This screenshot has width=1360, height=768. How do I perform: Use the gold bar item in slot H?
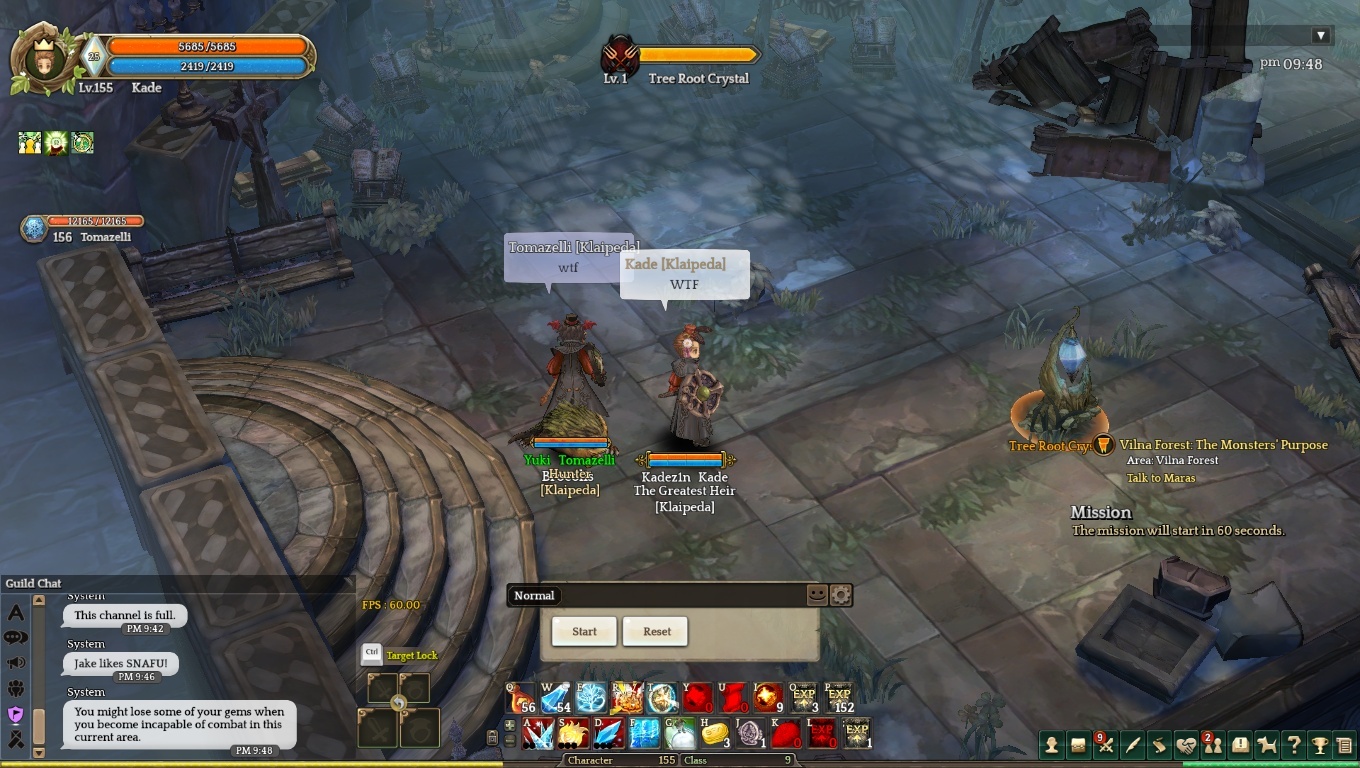pos(712,733)
